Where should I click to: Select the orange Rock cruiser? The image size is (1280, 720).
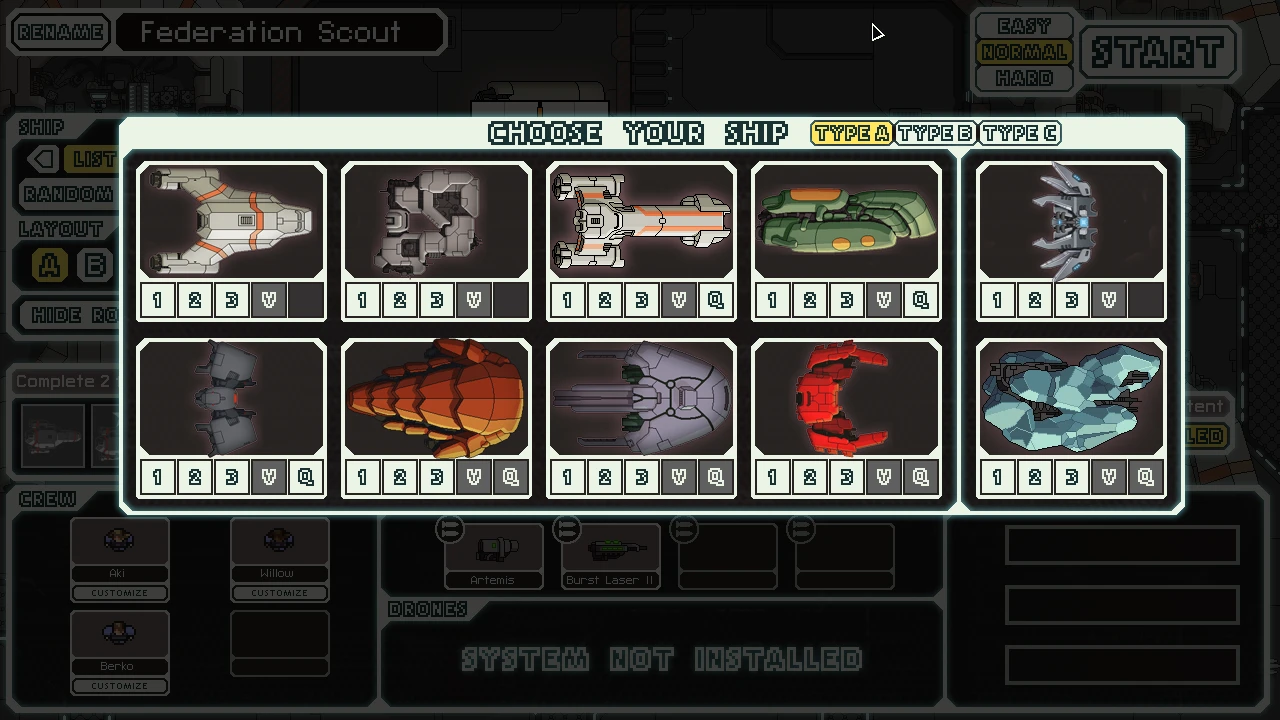436,398
